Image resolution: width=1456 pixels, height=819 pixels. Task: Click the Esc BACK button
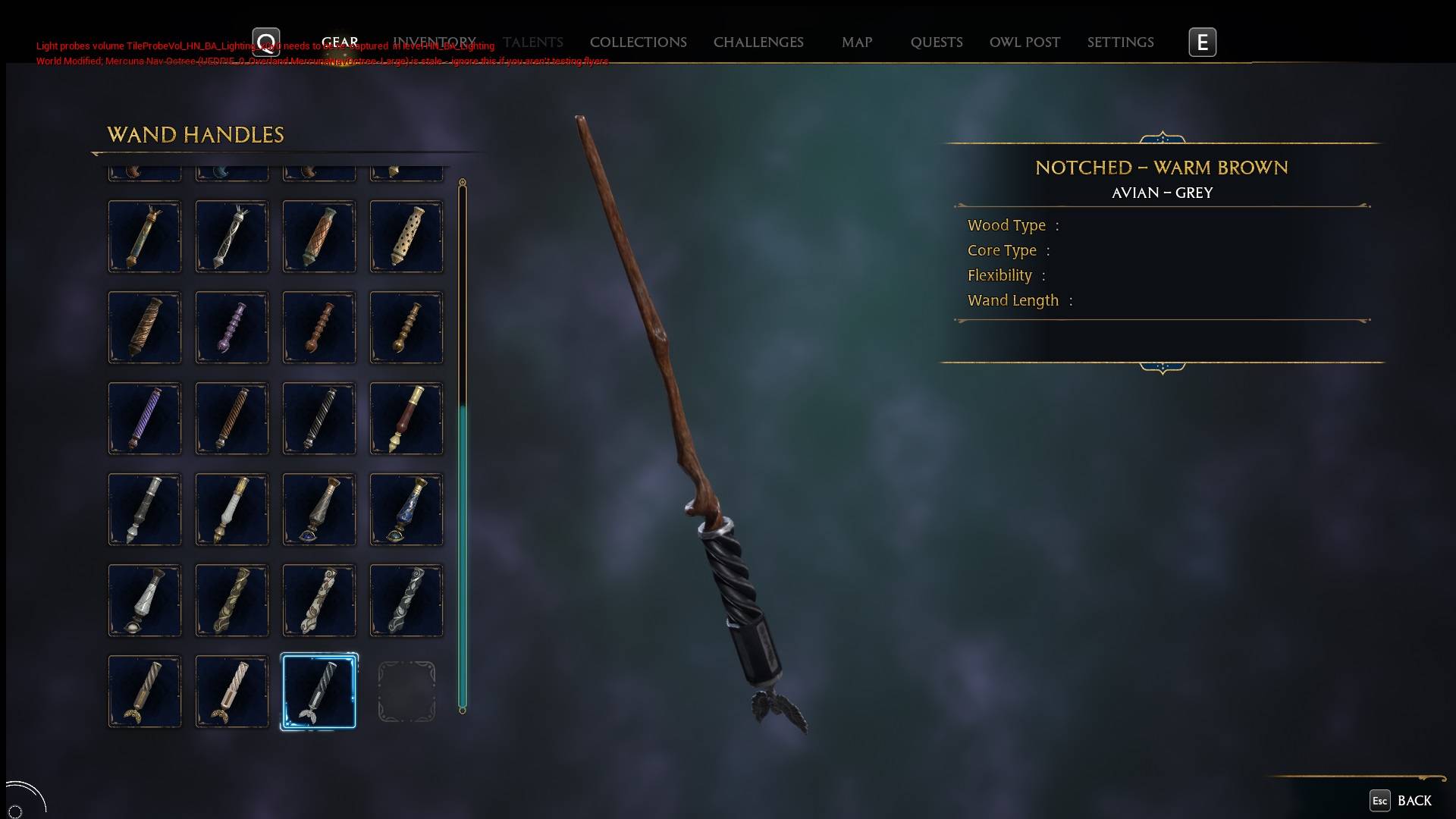1399,801
